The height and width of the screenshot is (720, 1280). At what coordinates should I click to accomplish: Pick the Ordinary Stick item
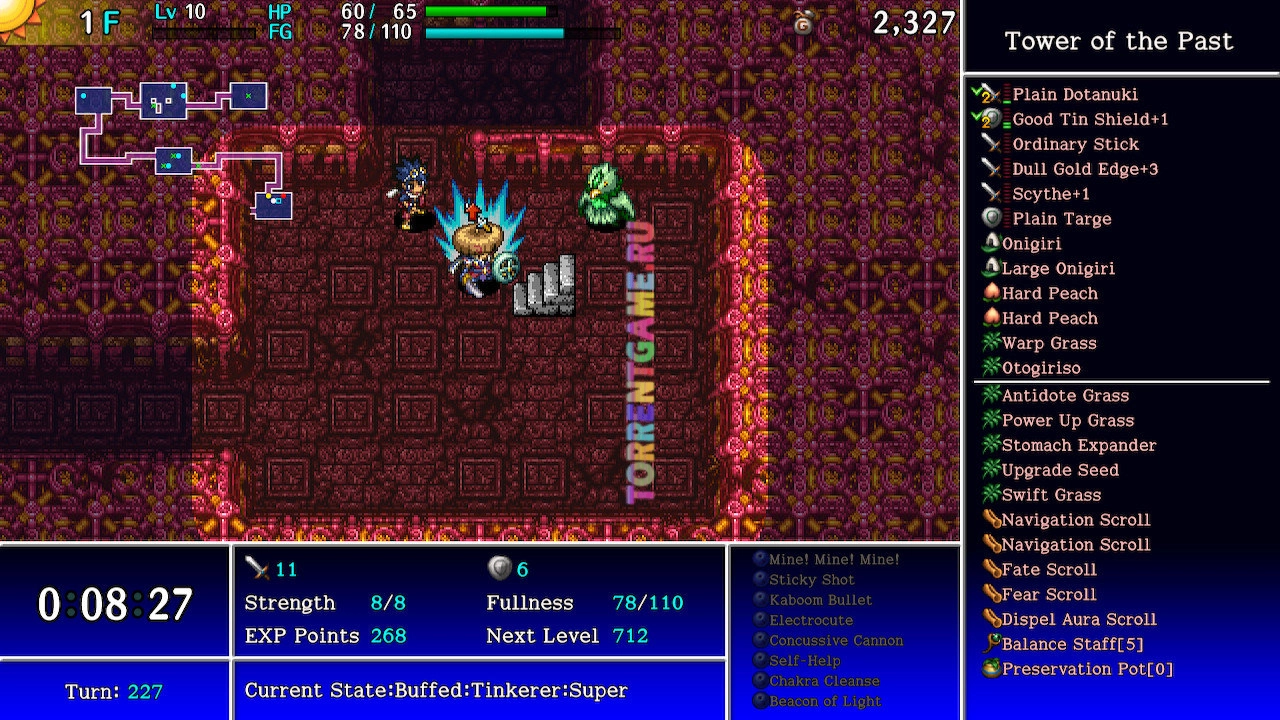point(1075,144)
